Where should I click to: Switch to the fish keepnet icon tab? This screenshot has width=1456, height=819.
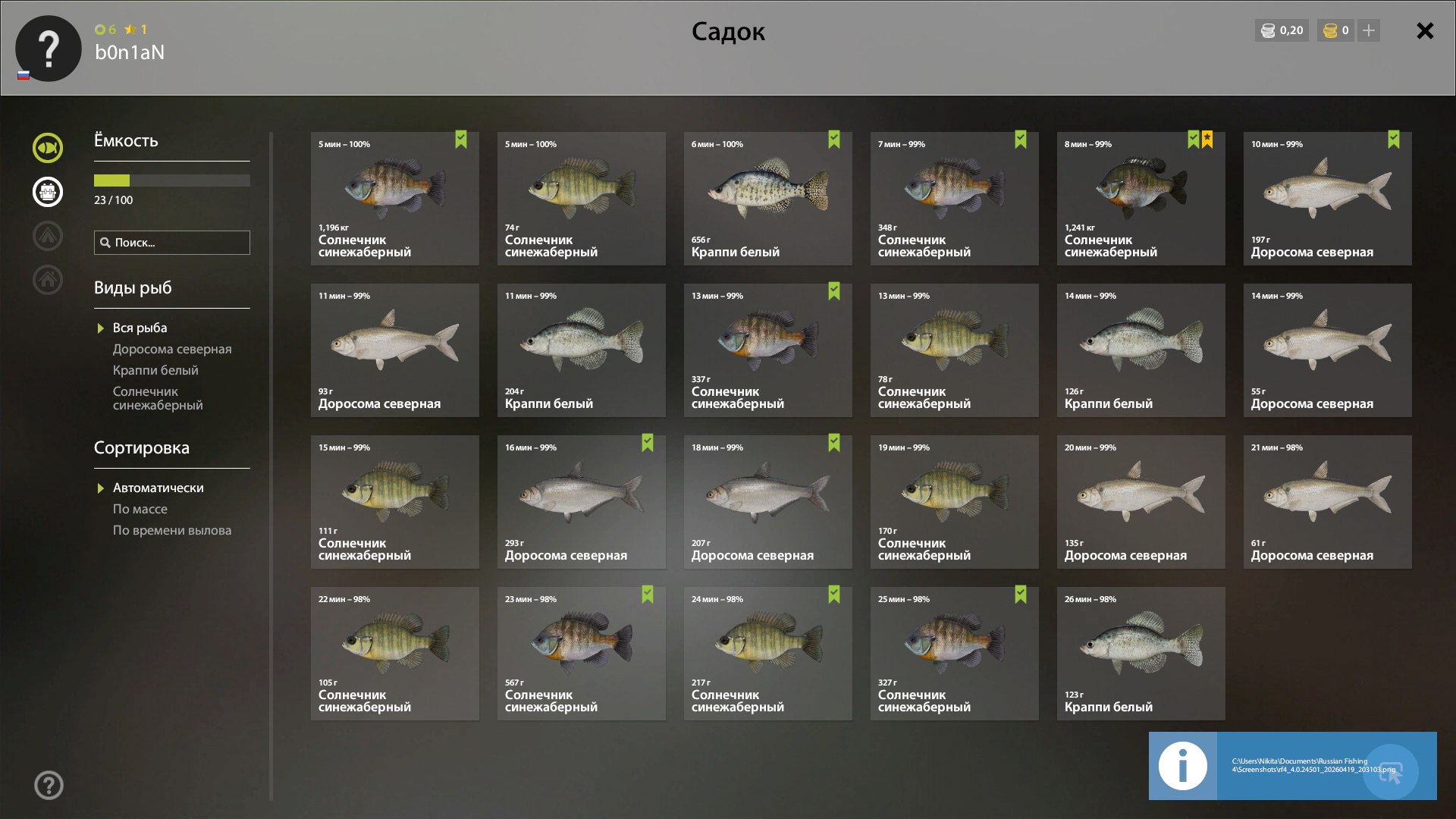click(48, 148)
